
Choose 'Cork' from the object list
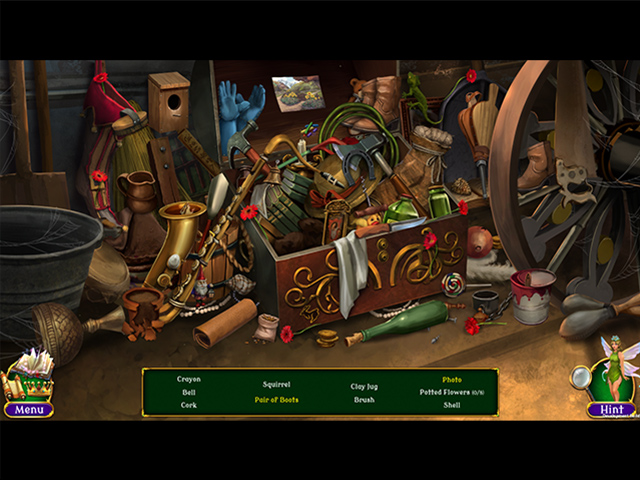189,405
